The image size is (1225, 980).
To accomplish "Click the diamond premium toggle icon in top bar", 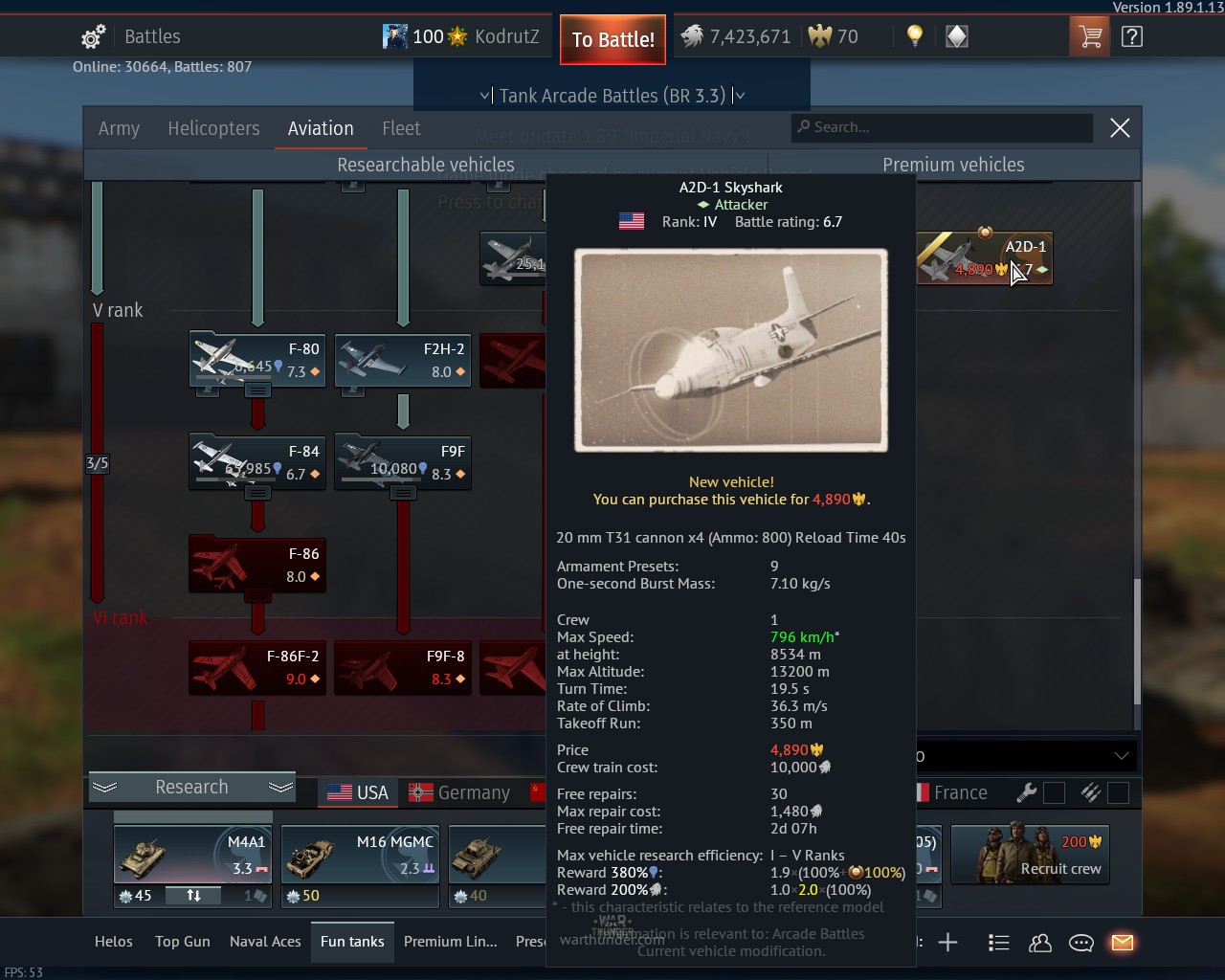I will 955,35.
